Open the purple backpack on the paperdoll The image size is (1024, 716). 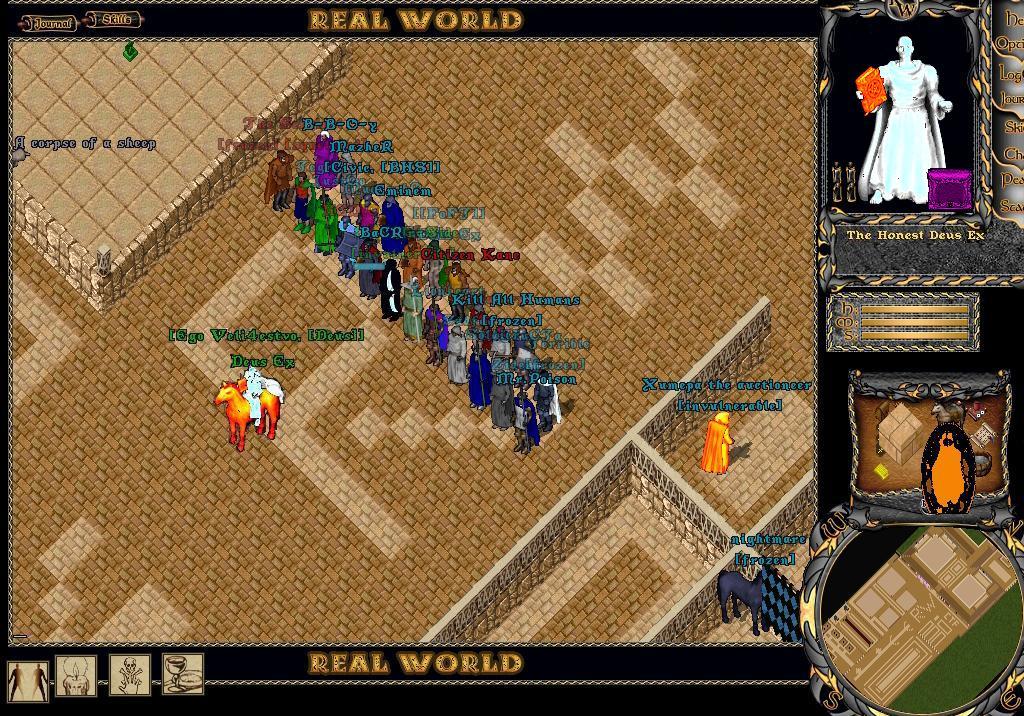click(949, 189)
